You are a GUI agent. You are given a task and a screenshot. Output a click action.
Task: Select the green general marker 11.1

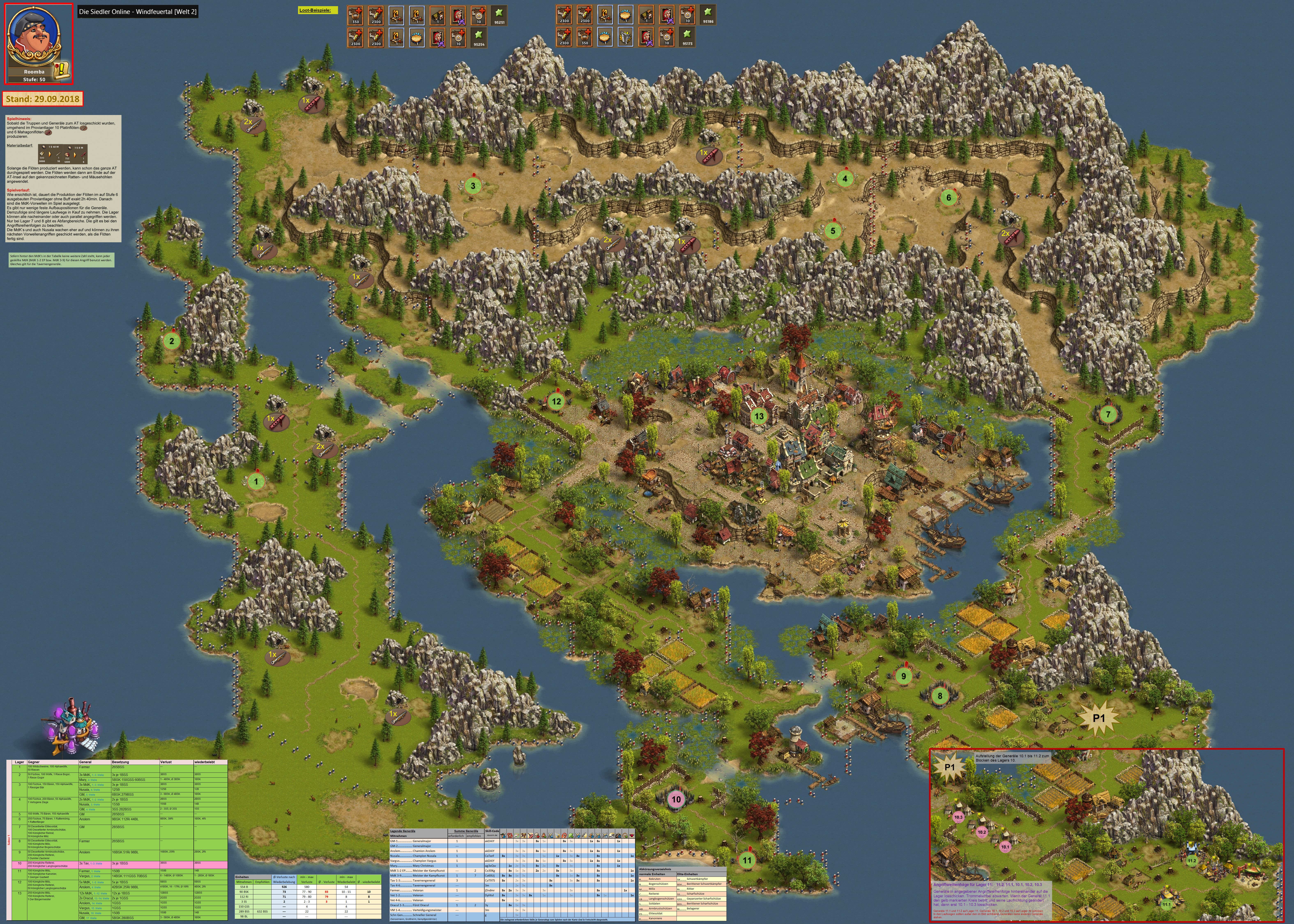[1166, 904]
